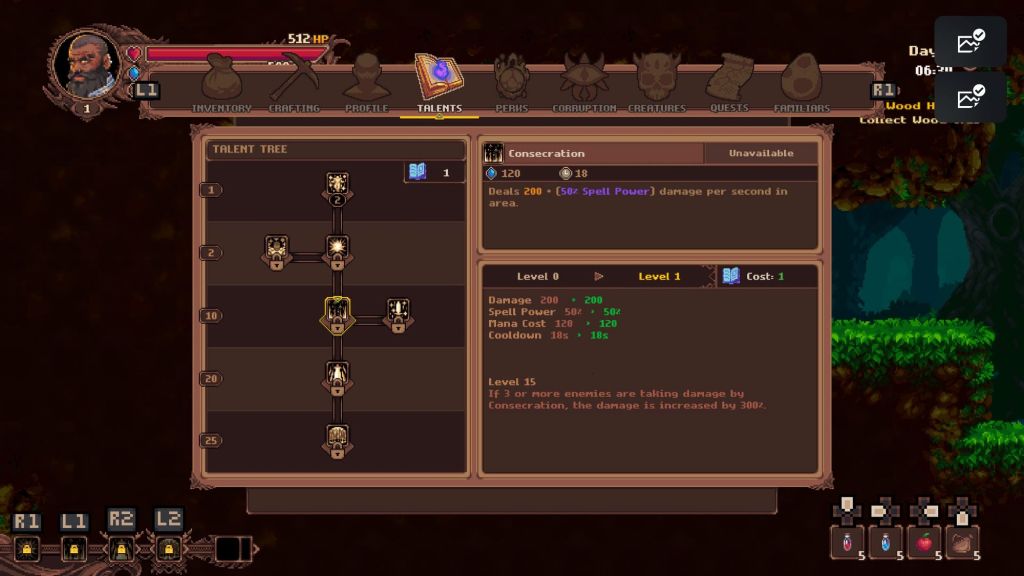Select the locked tier 25 talent node
This screenshot has height=576, width=1024.
pos(337,441)
